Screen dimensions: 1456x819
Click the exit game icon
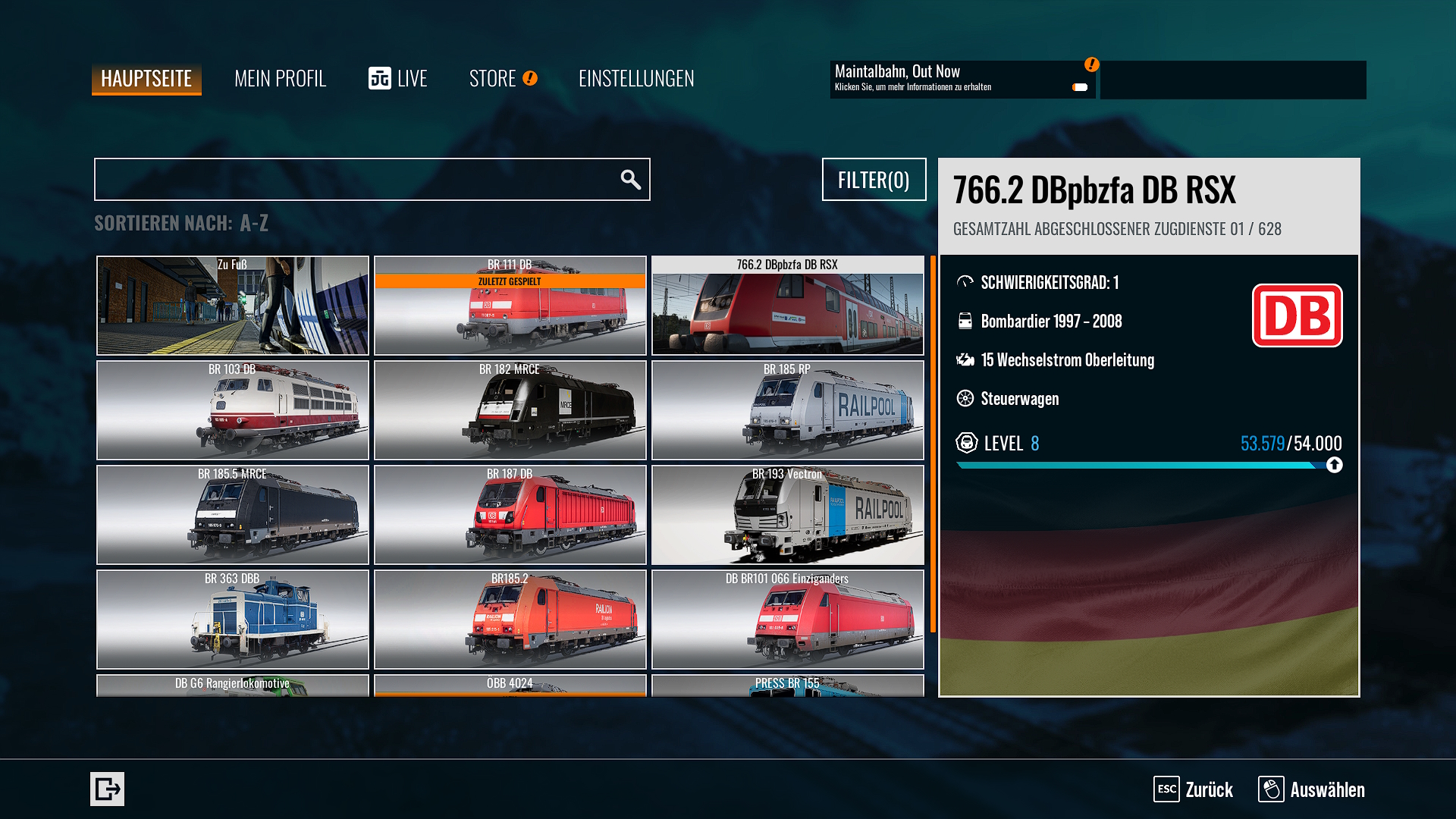point(107,789)
